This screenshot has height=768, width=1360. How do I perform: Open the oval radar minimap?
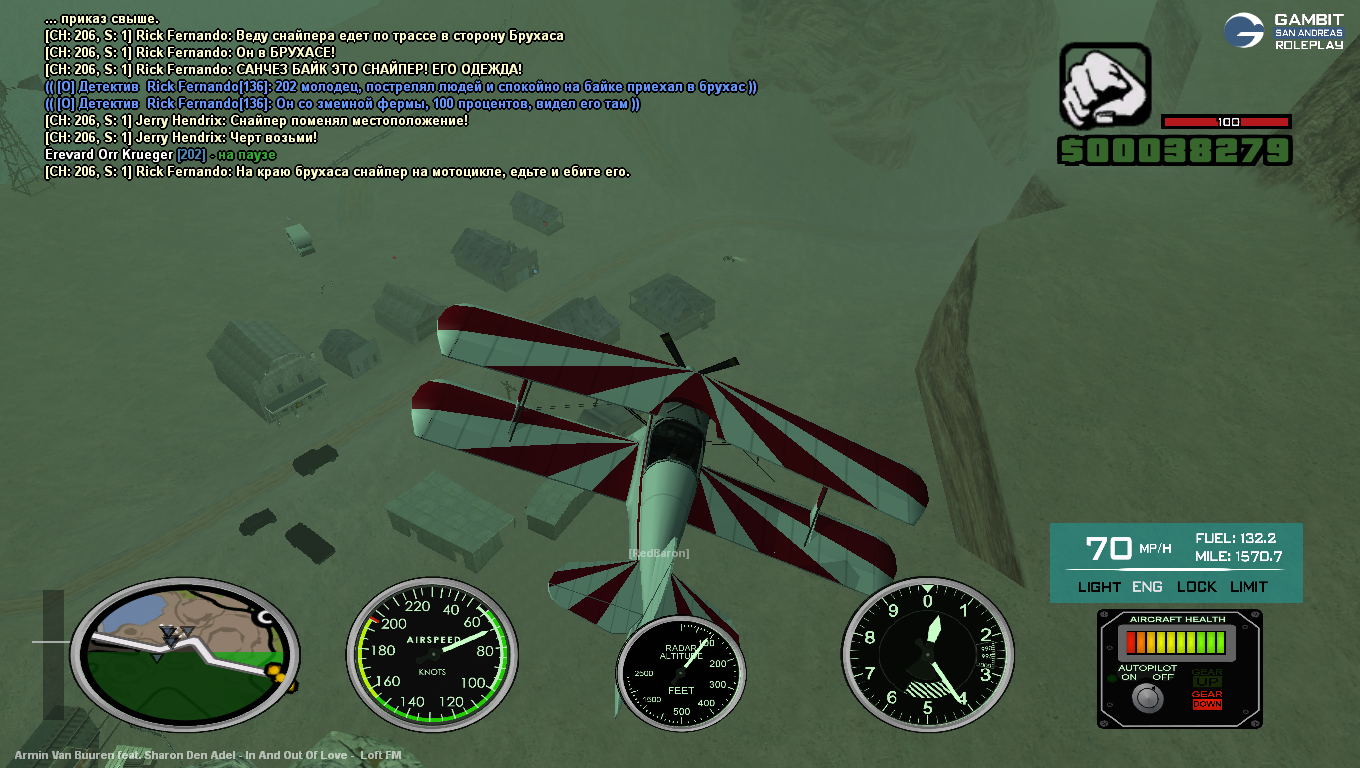(x=185, y=652)
